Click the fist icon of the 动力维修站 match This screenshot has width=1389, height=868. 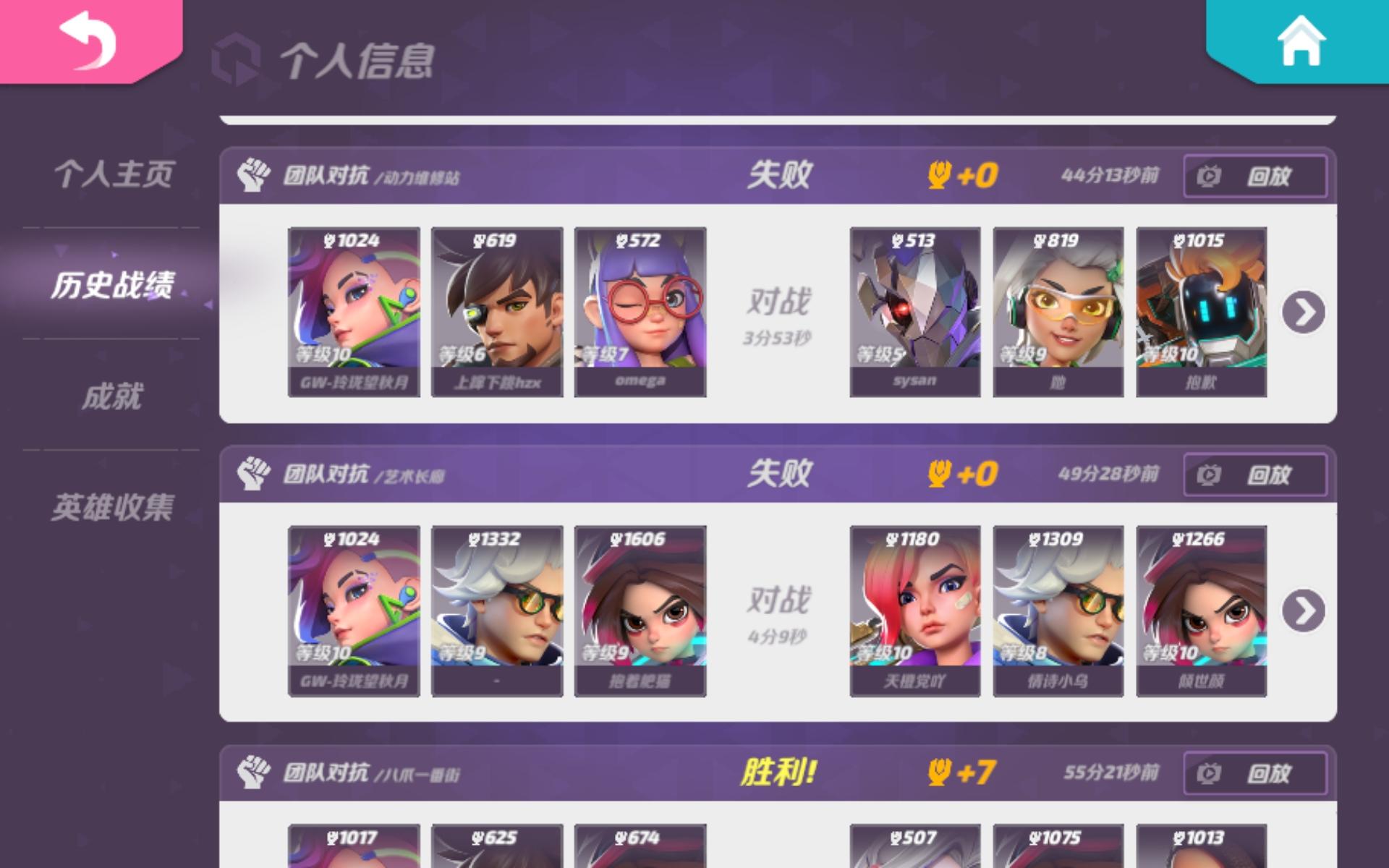(x=253, y=174)
